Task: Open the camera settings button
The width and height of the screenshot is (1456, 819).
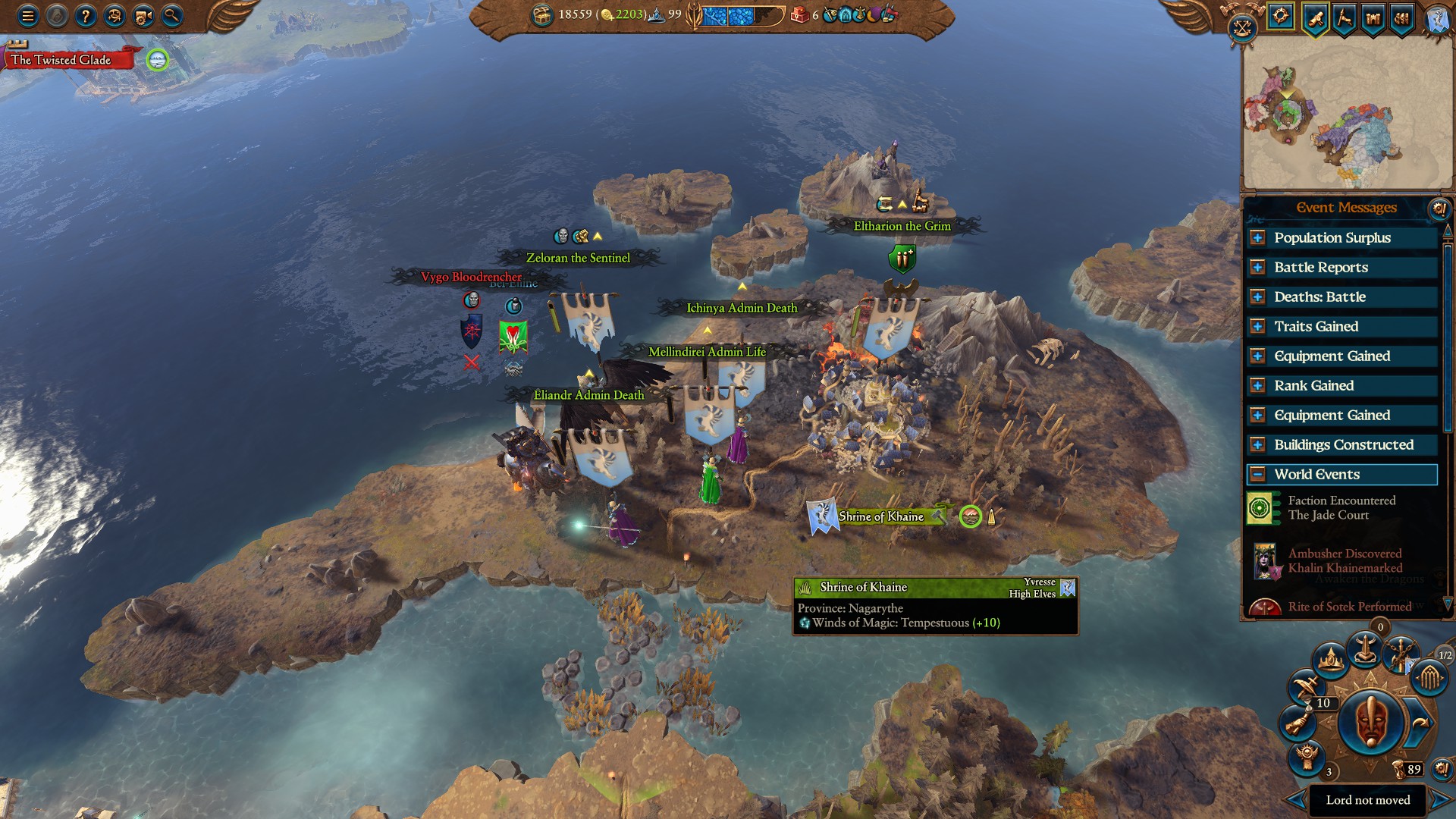Action: [143, 15]
